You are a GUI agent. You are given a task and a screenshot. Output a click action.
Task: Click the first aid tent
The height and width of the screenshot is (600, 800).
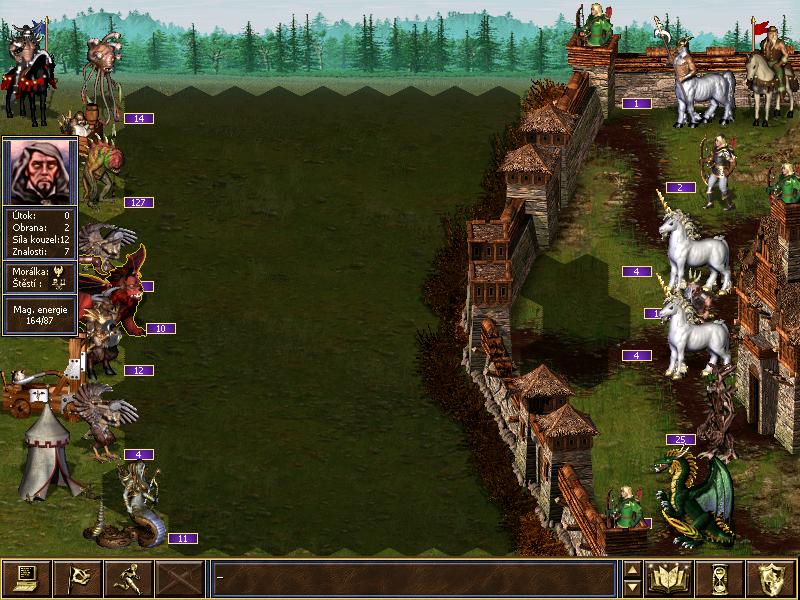pyautogui.click(x=46, y=455)
